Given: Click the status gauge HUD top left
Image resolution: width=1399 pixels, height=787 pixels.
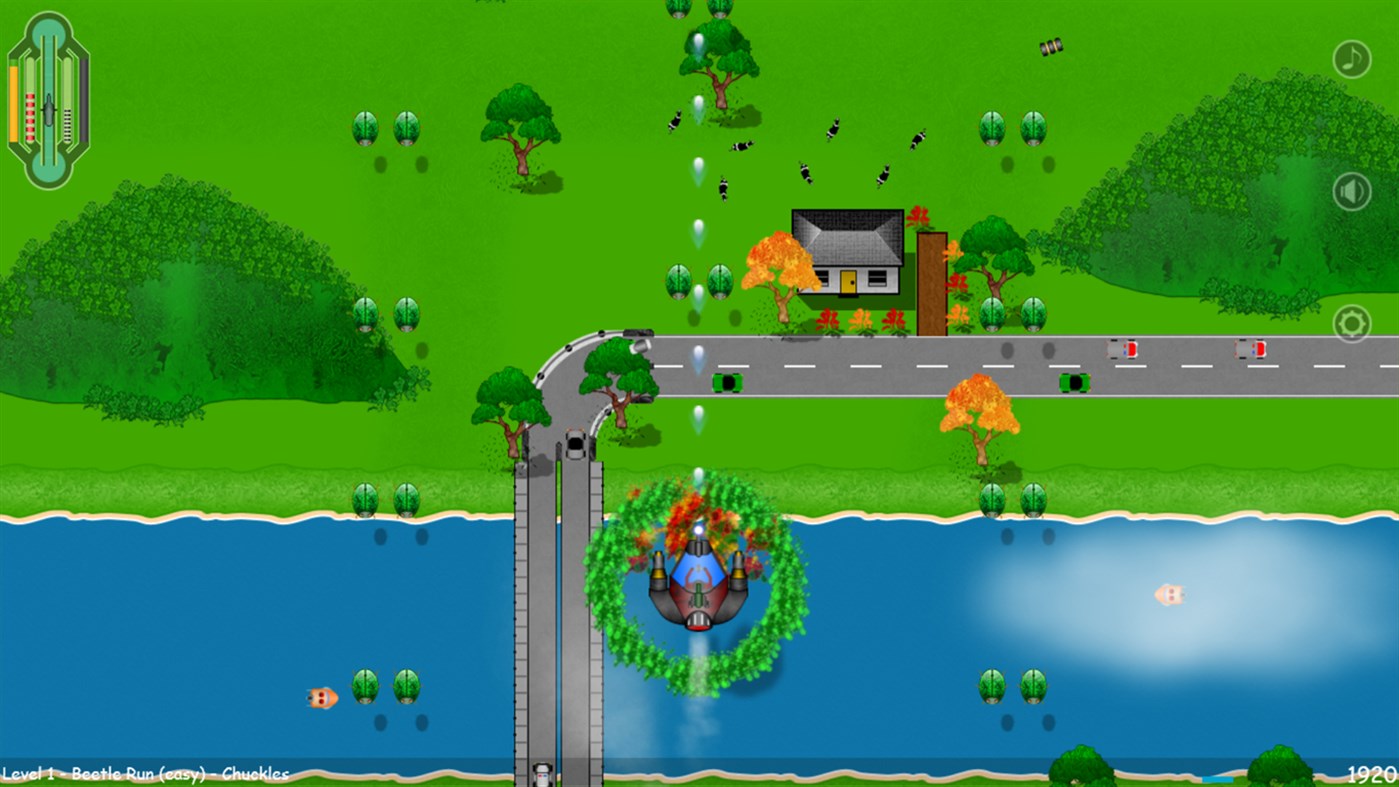Looking at the screenshot, I should (x=46, y=100).
